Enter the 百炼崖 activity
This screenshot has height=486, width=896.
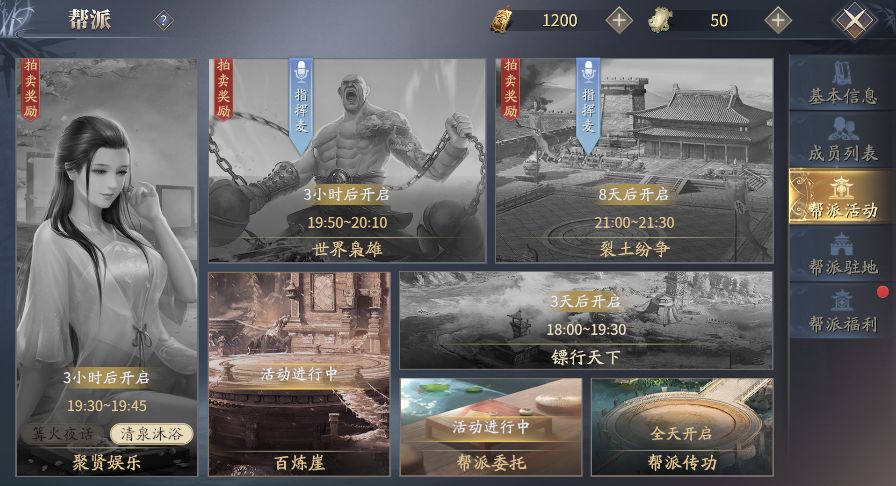click(x=299, y=374)
